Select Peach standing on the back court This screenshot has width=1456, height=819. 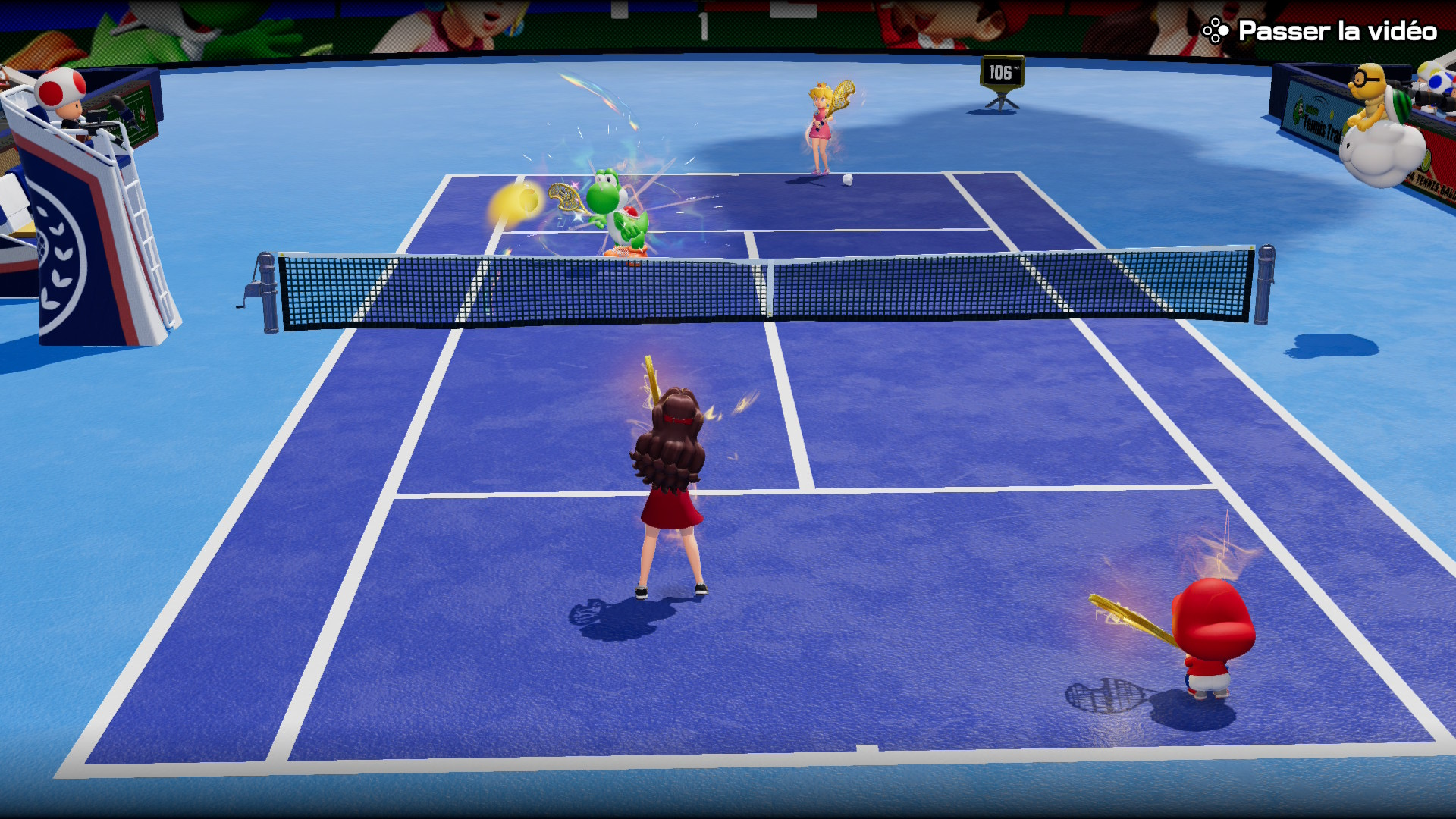[821, 125]
